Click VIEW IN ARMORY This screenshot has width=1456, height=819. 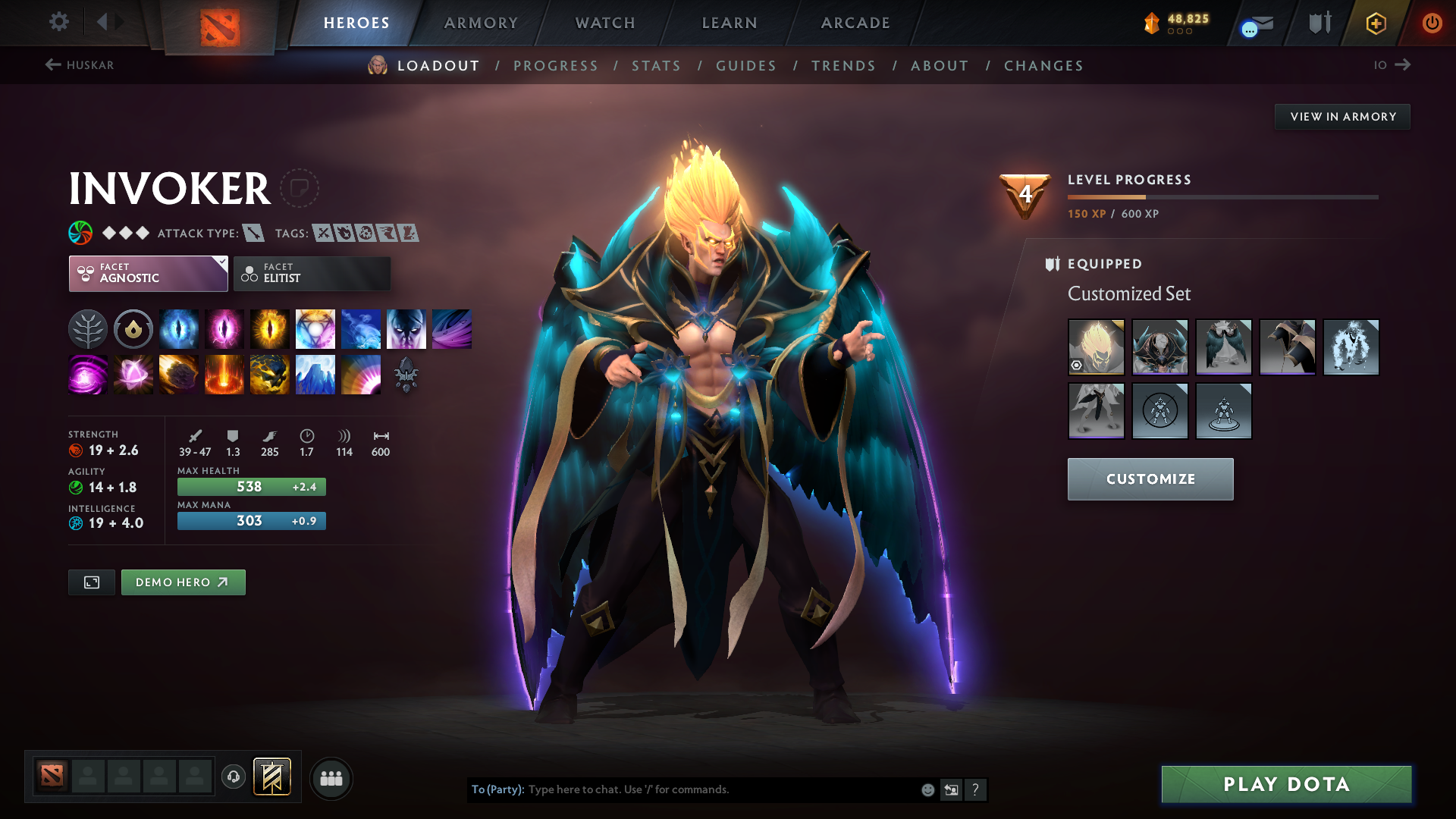pyautogui.click(x=1342, y=116)
